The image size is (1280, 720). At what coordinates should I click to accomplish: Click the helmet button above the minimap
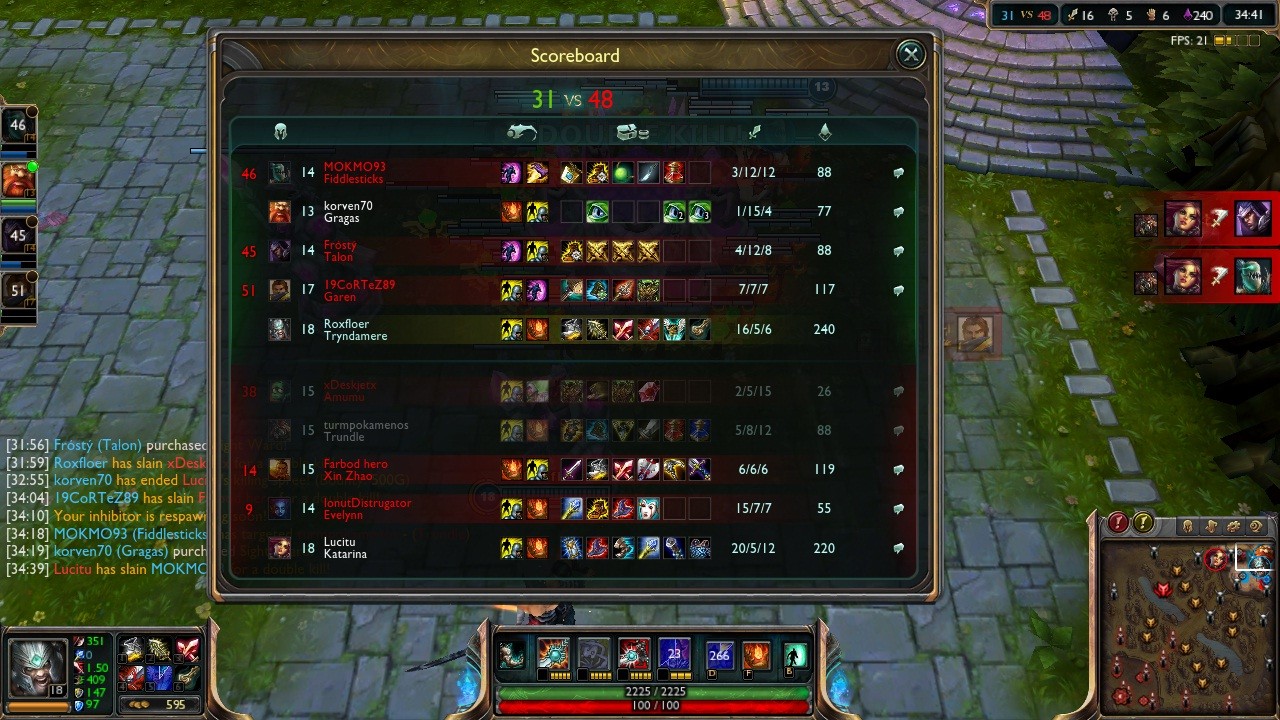pos(1187,526)
